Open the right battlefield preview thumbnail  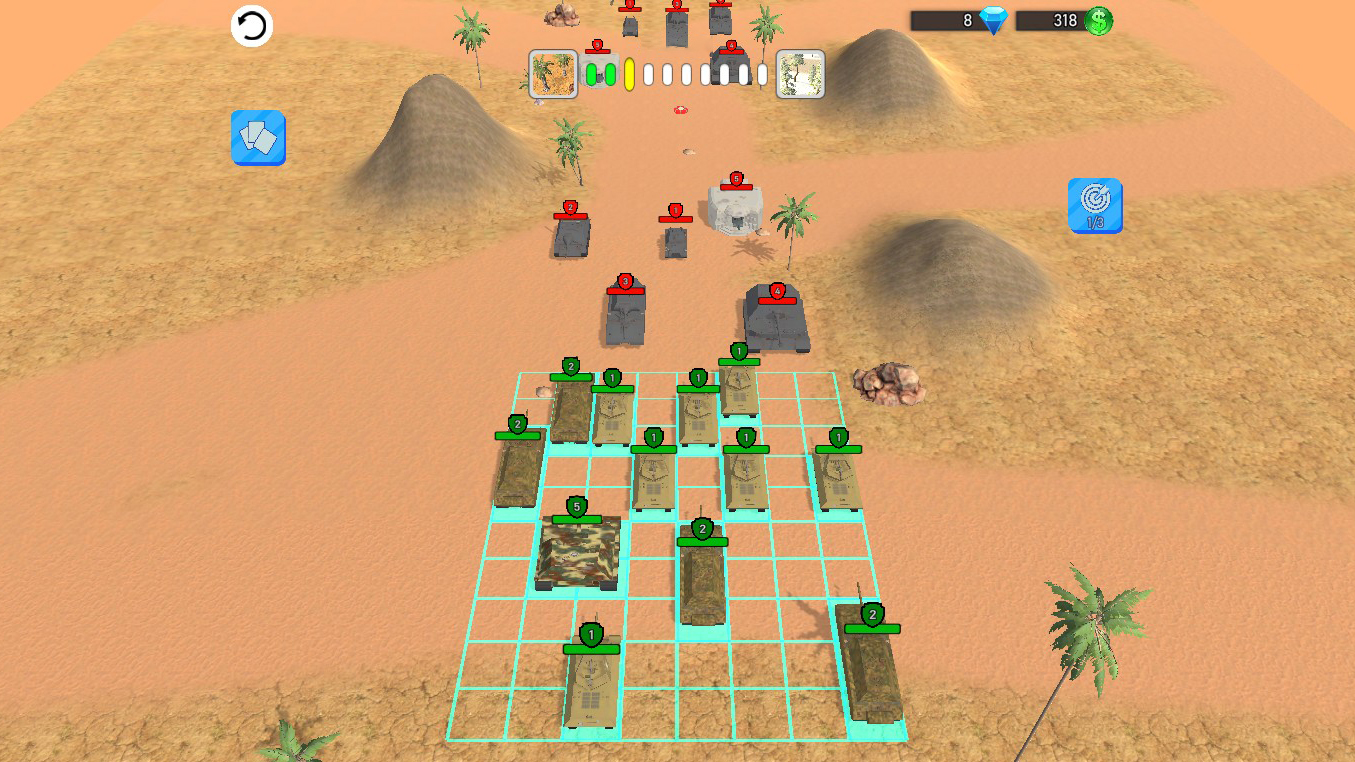800,73
